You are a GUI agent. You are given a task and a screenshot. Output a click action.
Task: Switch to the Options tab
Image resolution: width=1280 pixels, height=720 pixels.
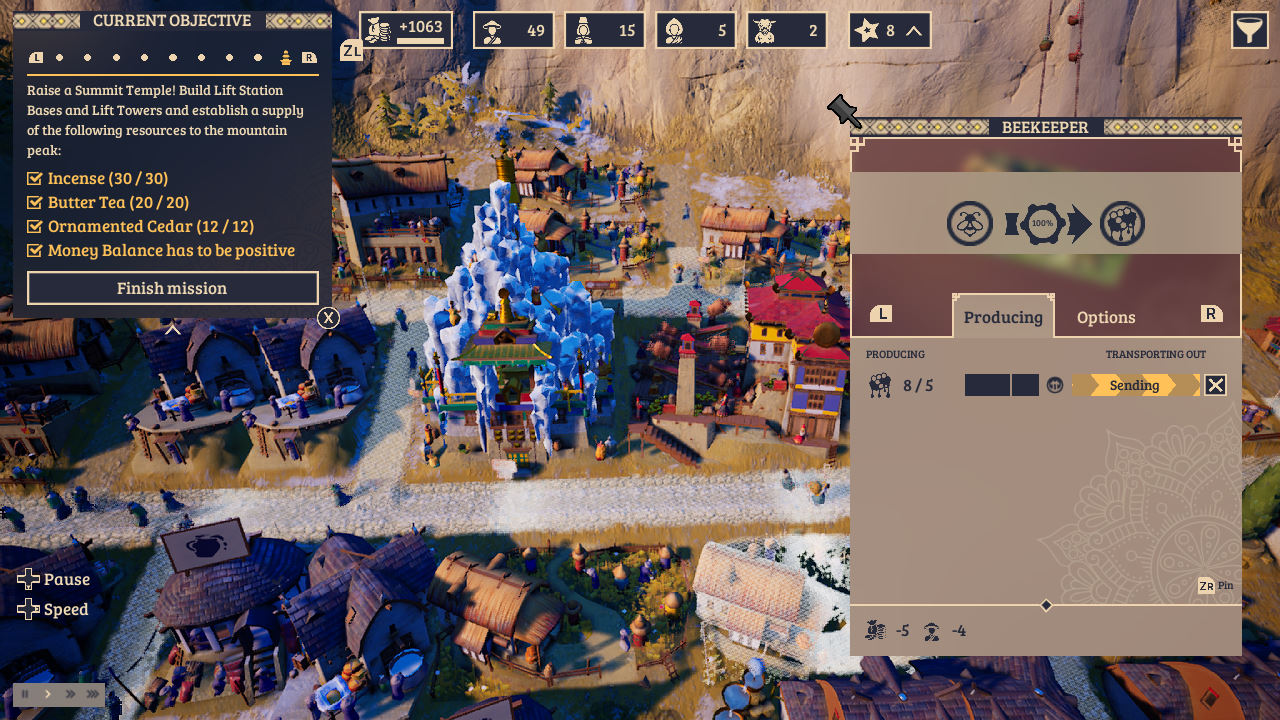[x=1105, y=317]
